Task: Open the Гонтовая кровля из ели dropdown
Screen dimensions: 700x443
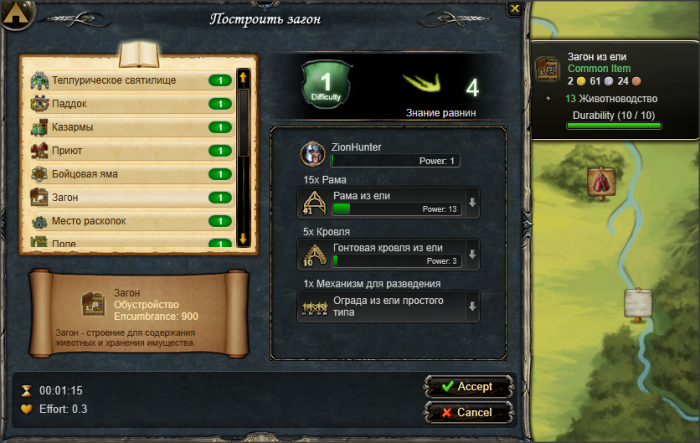Action: (473, 254)
